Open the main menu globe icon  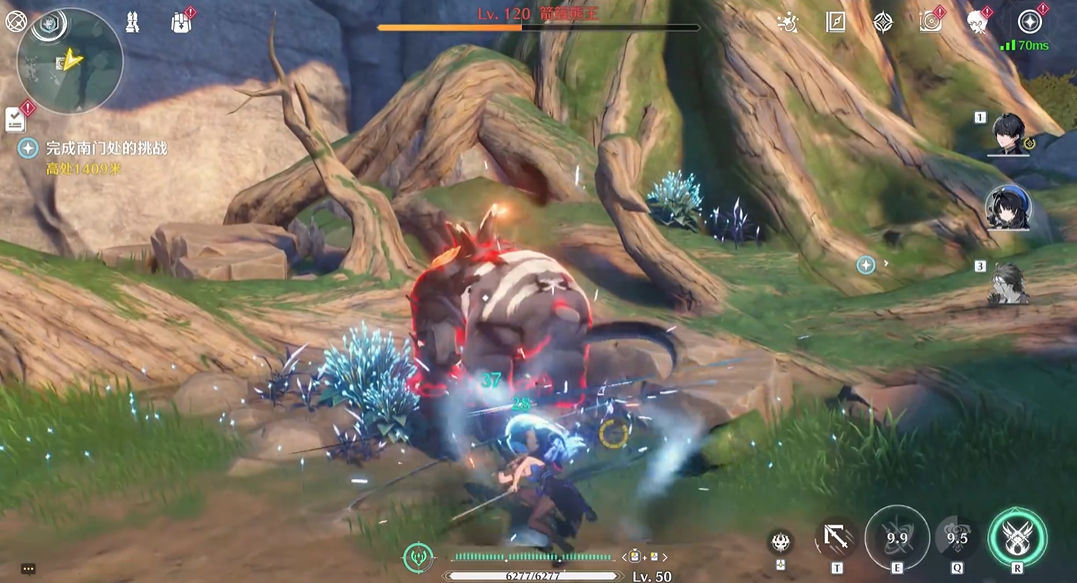click(x=17, y=21)
